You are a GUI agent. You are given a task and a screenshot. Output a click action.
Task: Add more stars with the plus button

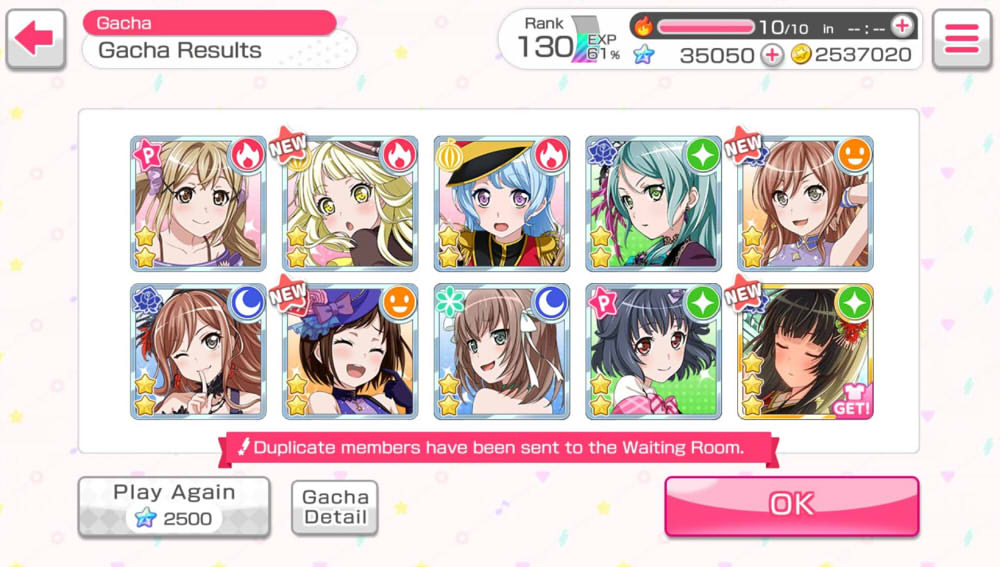click(x=772, y=56)
